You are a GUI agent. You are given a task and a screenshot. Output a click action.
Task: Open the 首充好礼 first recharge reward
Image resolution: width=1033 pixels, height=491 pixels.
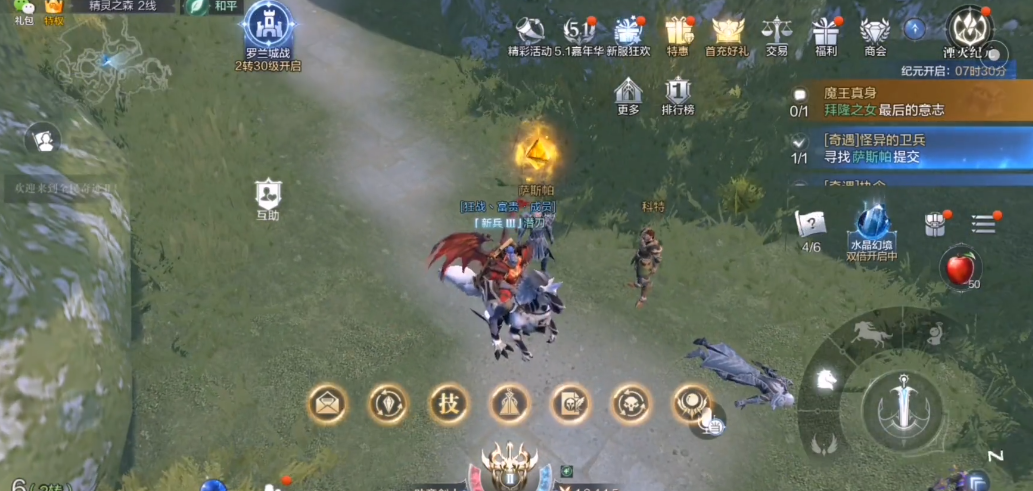tap(727, 33)
